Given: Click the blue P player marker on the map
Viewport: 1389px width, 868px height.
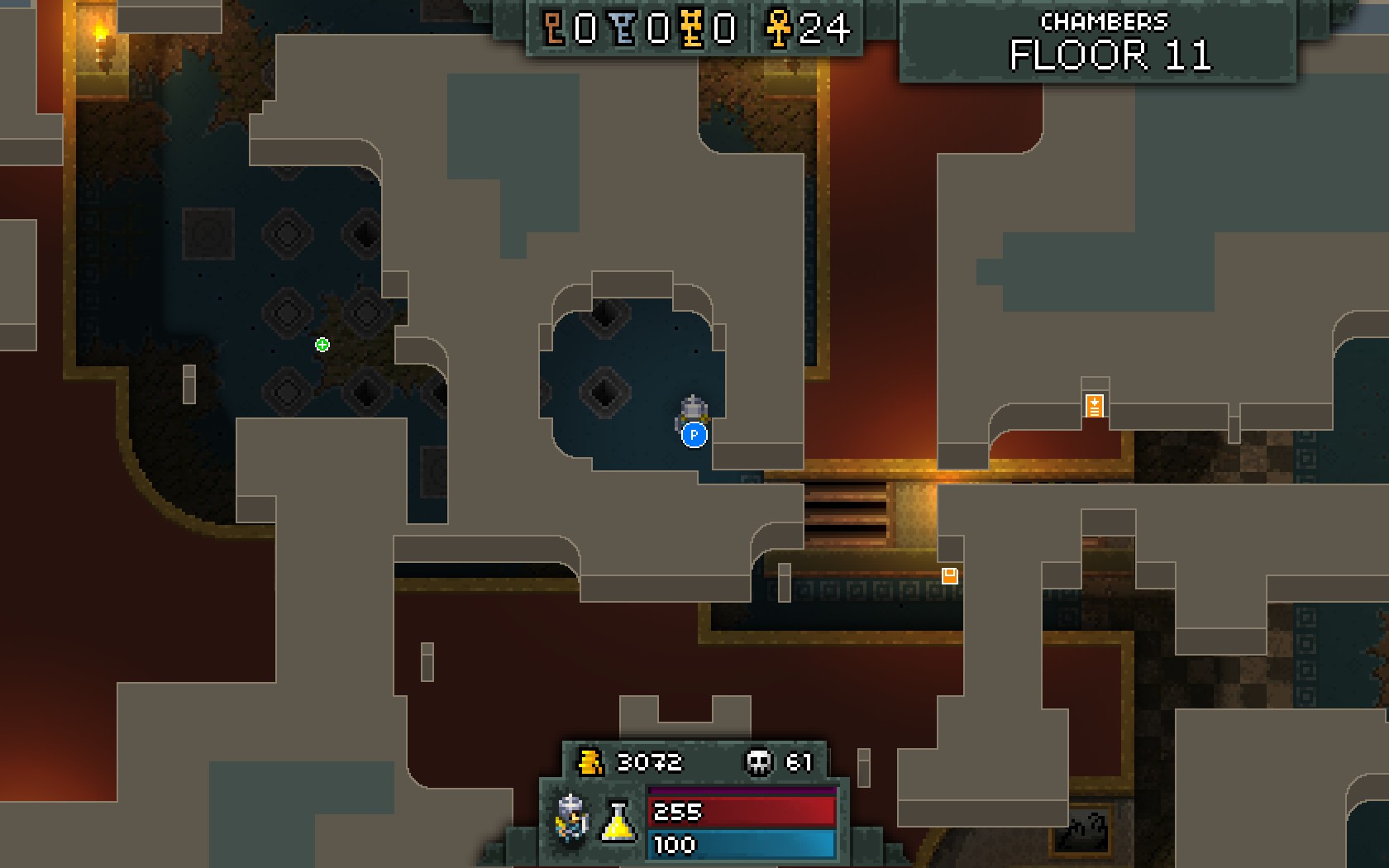Looking at the screenshot, I should pyautogui.click(x=694, y=434).
